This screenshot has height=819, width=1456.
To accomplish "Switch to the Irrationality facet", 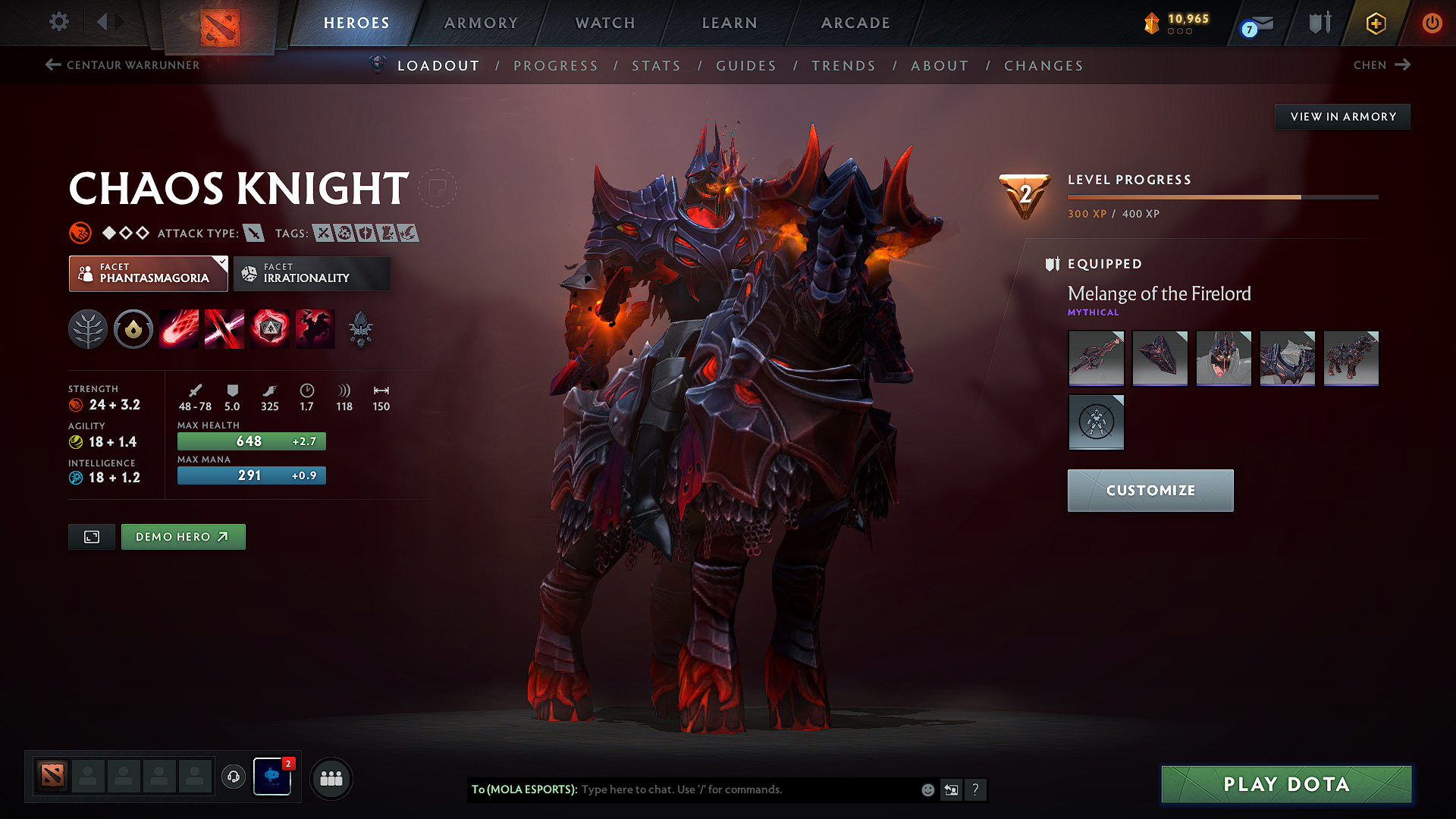I will coord(312,274).
